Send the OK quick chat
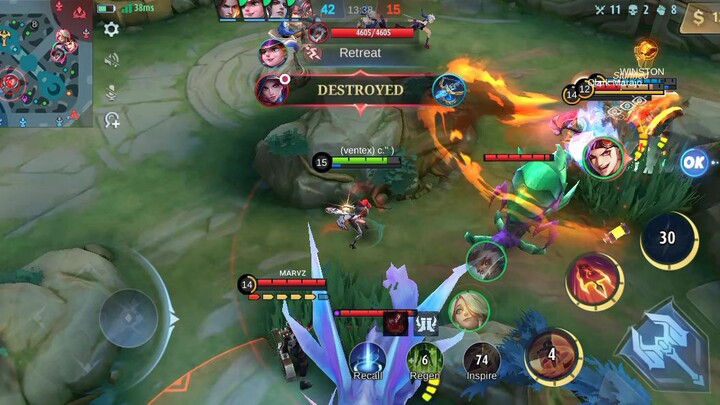The image size is (720, 405). click(x=694, y=162)
